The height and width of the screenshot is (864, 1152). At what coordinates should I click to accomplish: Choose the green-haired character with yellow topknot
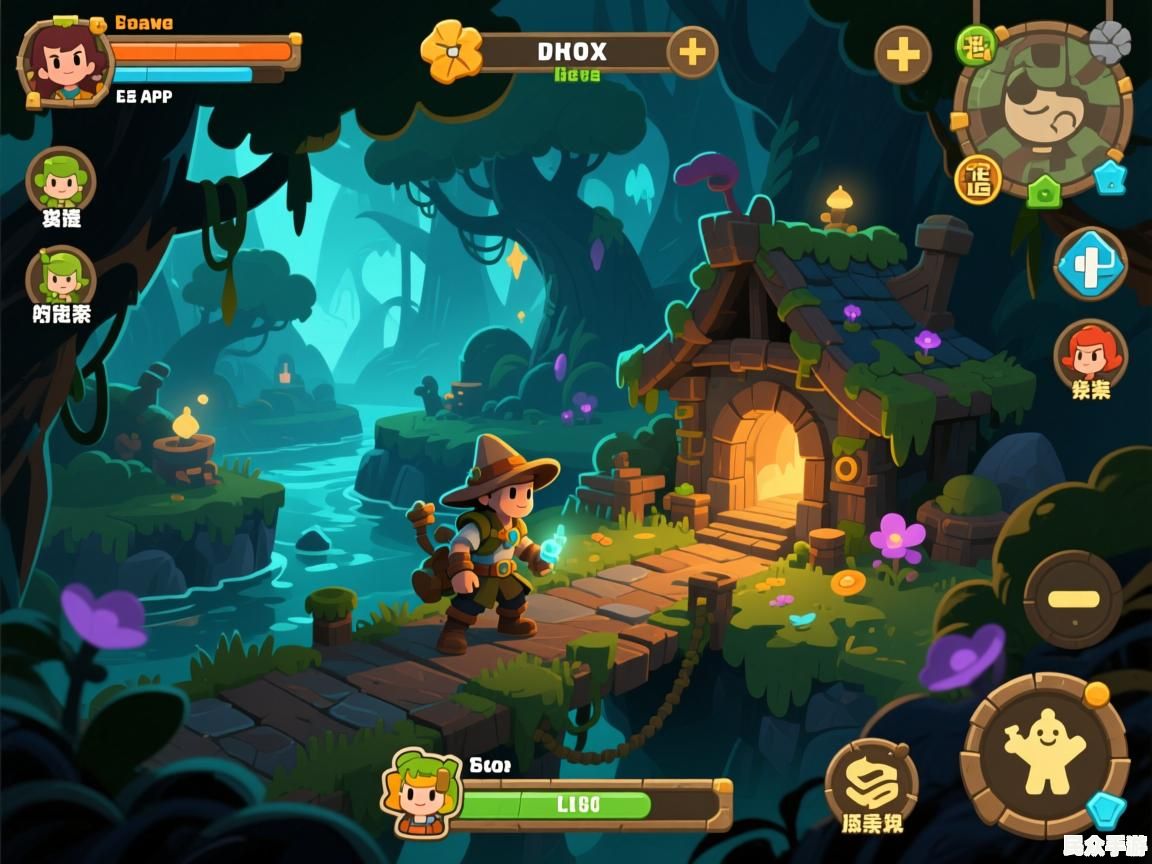coord(60,277)
